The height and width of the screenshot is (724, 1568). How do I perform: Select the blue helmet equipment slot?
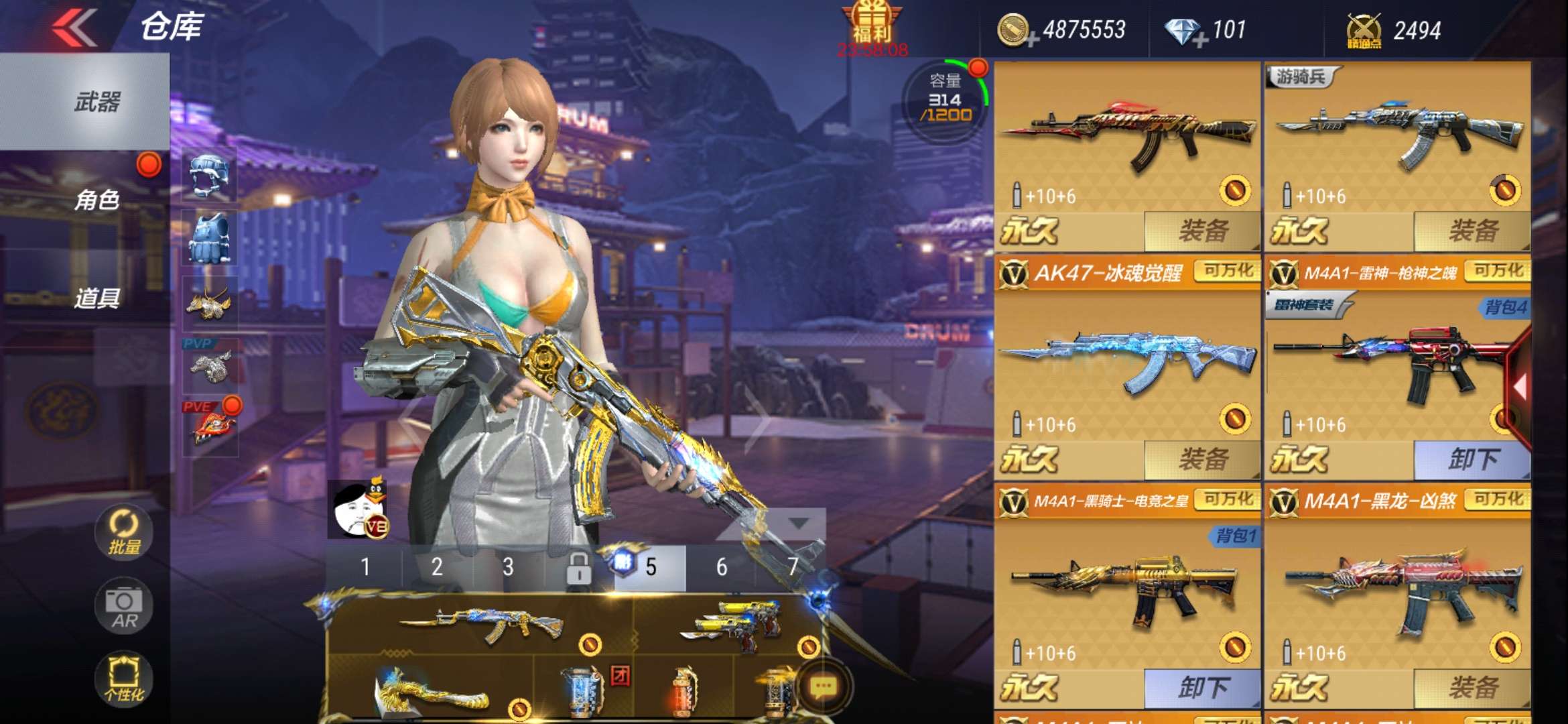click(210, 176)
